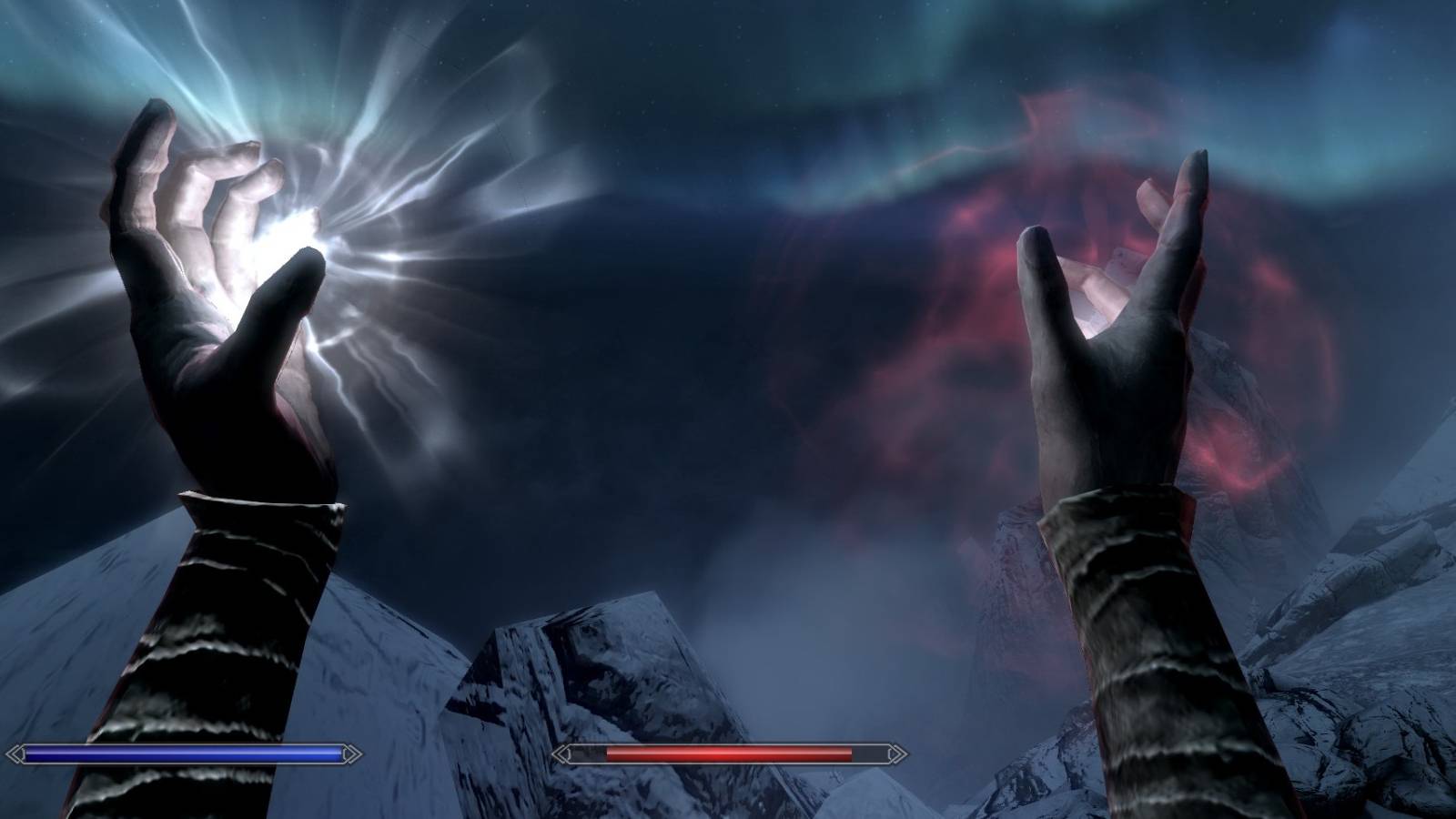
Task: Click the left diamond endcap of the magicka bar
Action: click(16, 753)
